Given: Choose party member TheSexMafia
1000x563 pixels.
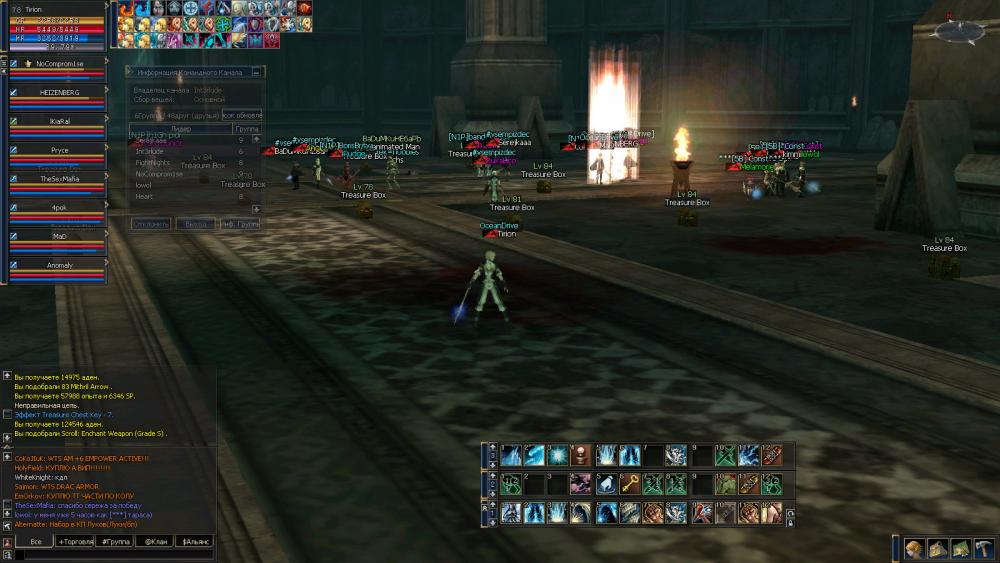Looking at the screenshot, I should pyautogui.click(x=59, y=178).
